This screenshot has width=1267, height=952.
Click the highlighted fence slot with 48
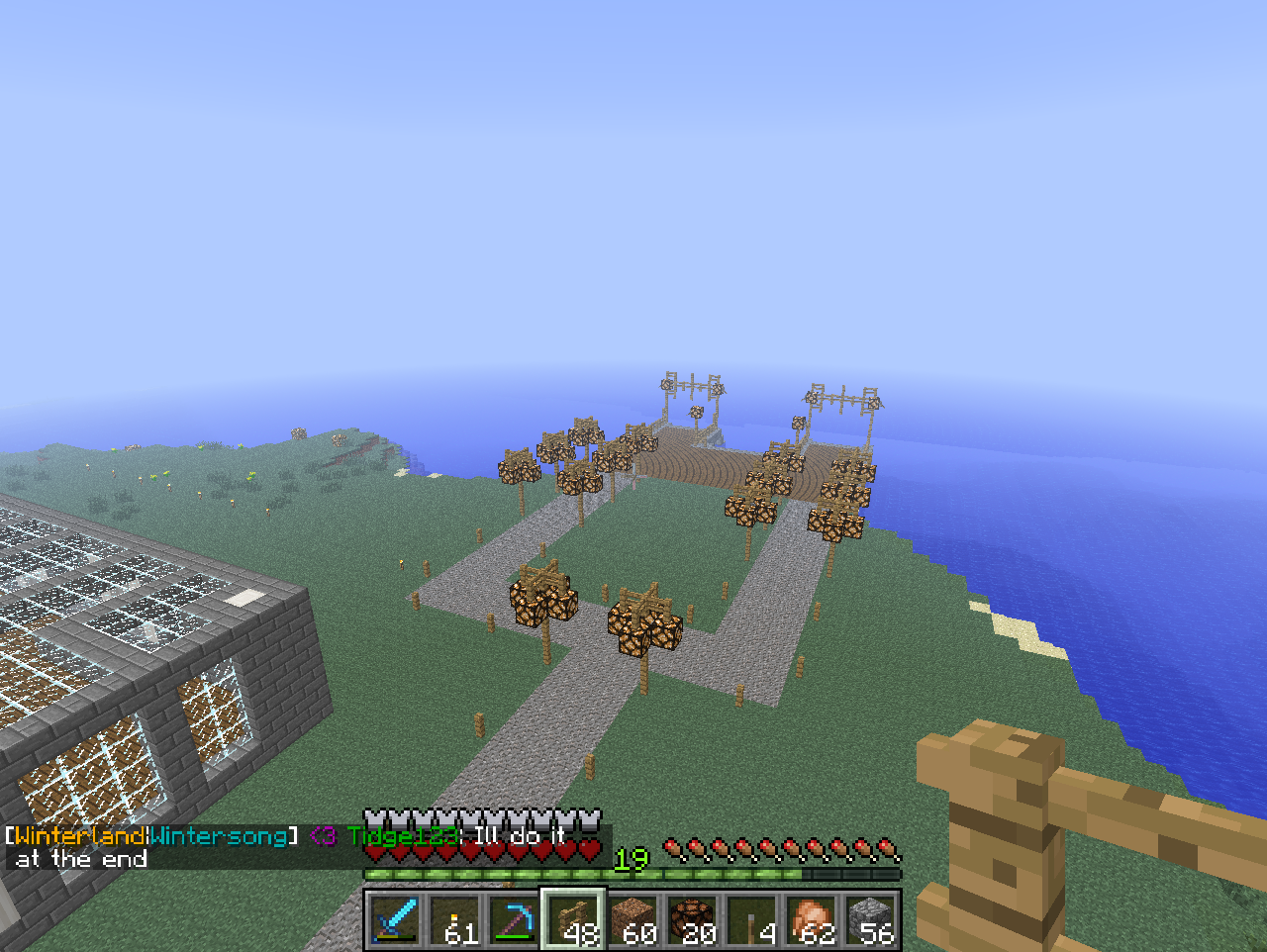coord(573,919)
